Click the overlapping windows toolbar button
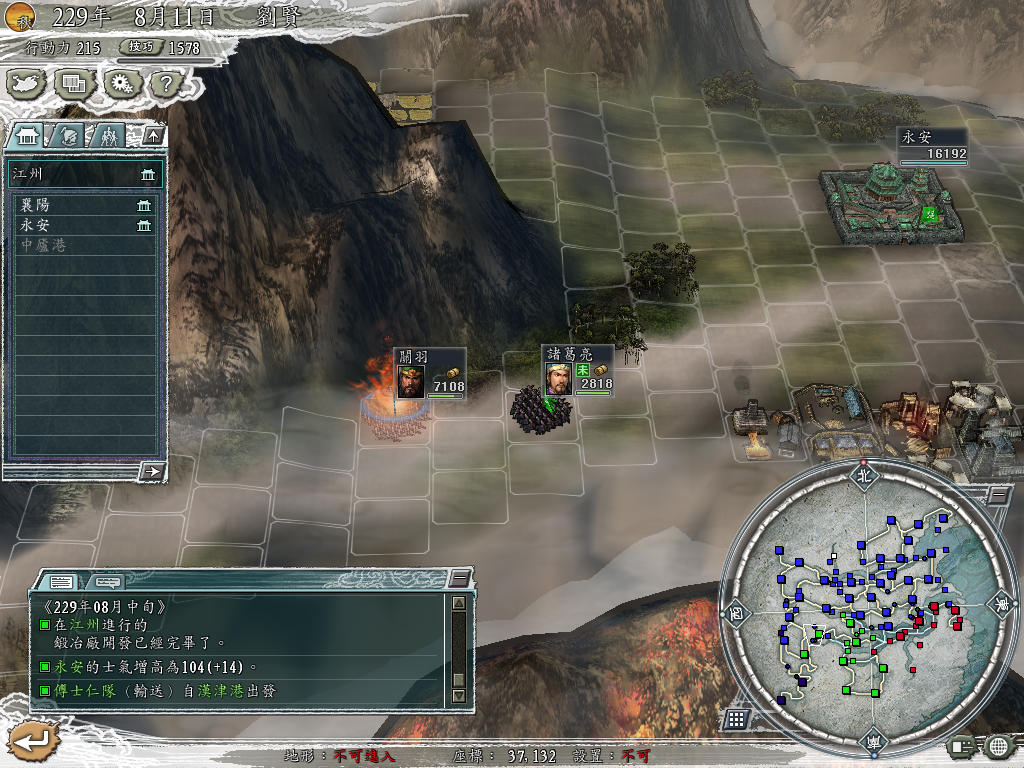The image size is (1024, 768). (x=74, y=85)
